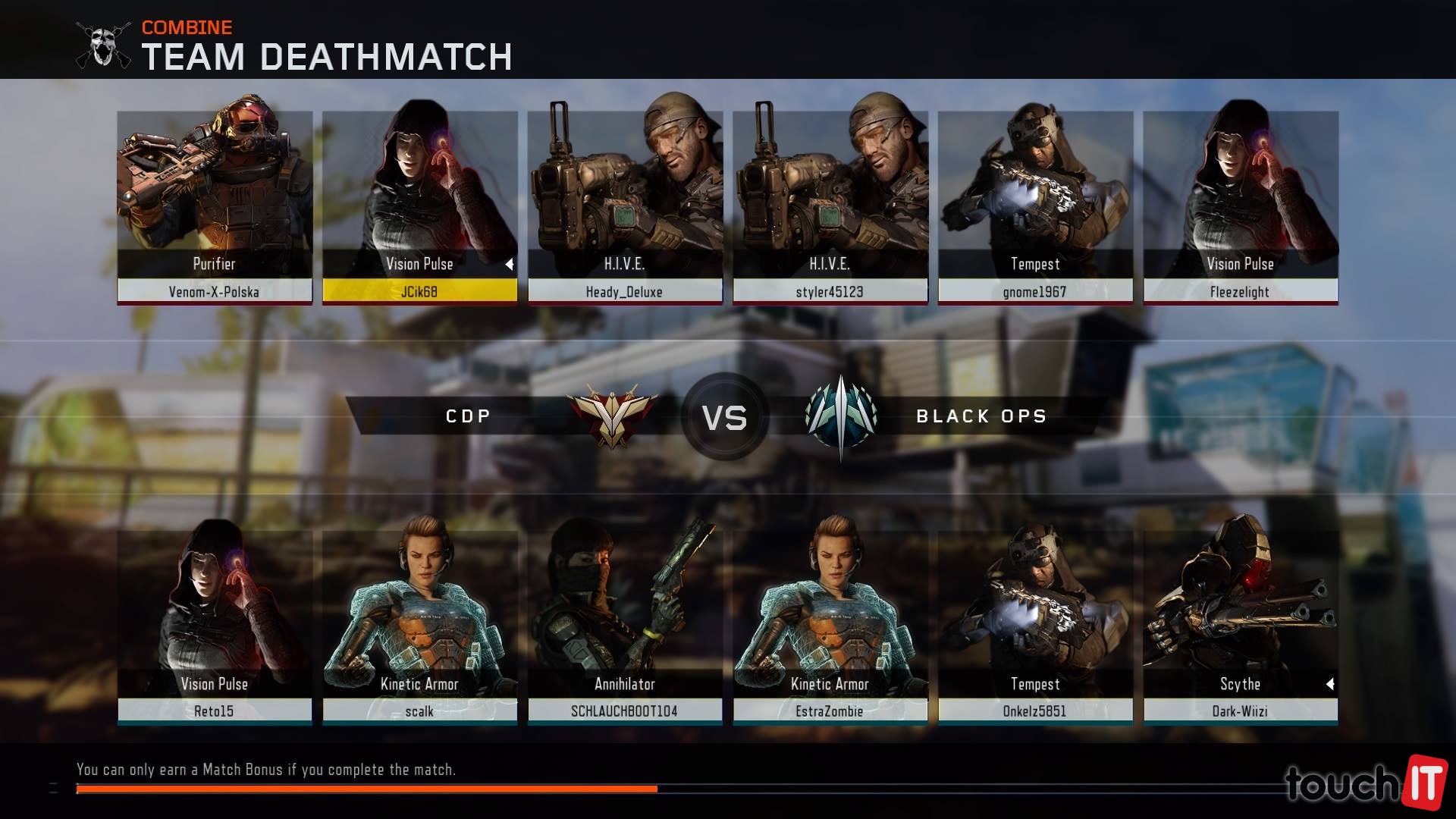Select SCHLAUCHBOOT104's Annihilator card

(625, 626)
